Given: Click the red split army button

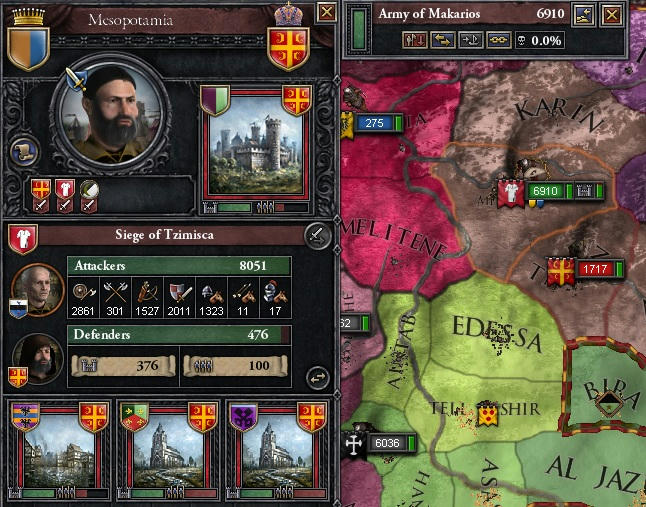Looking at the screenshot, I should [x=416, y=41].
